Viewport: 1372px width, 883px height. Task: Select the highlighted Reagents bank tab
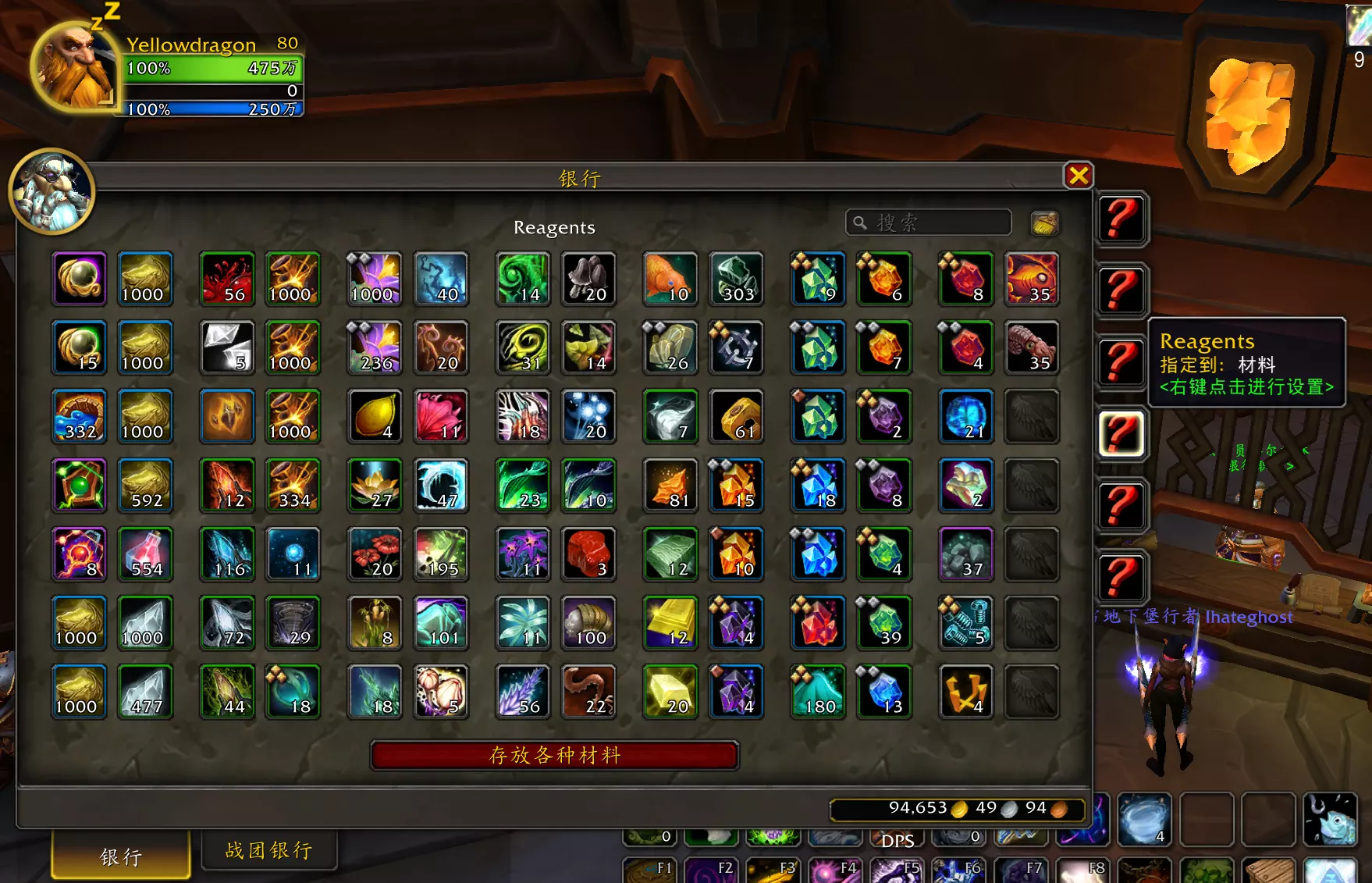tap(1121, 435)
